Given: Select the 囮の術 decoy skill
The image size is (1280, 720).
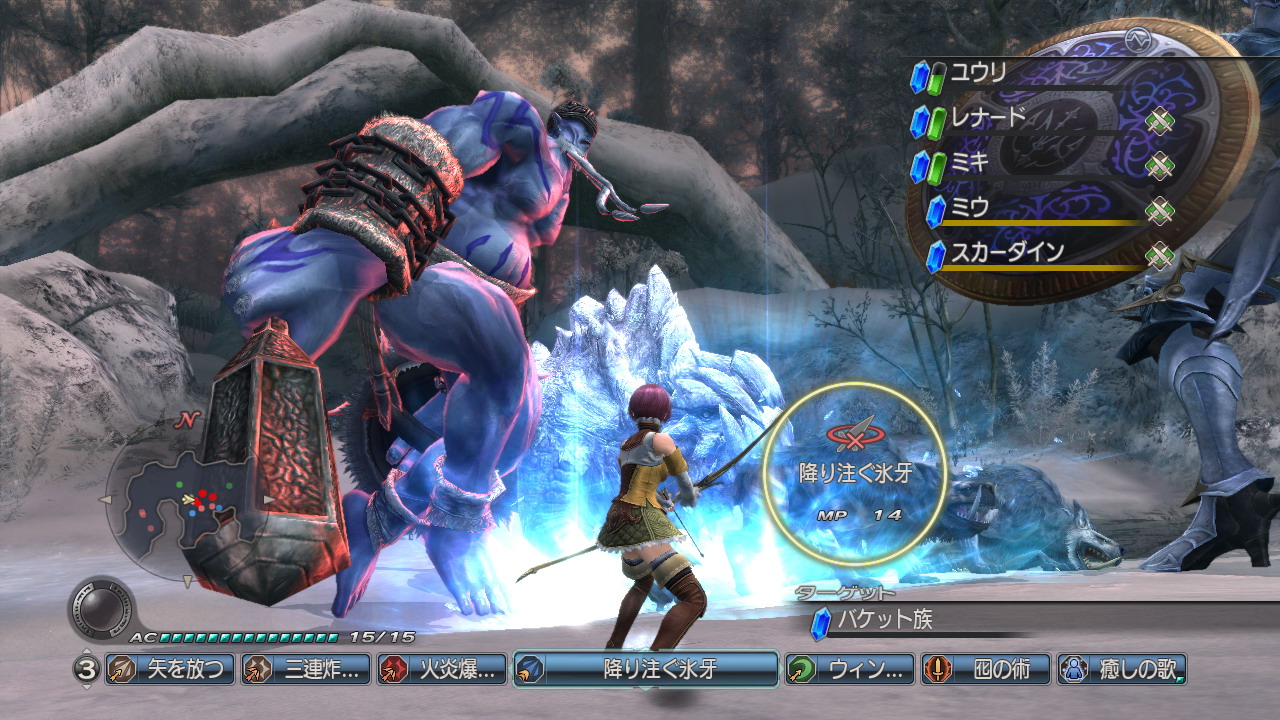Looking at the screenshot, I should coord(986,669).
